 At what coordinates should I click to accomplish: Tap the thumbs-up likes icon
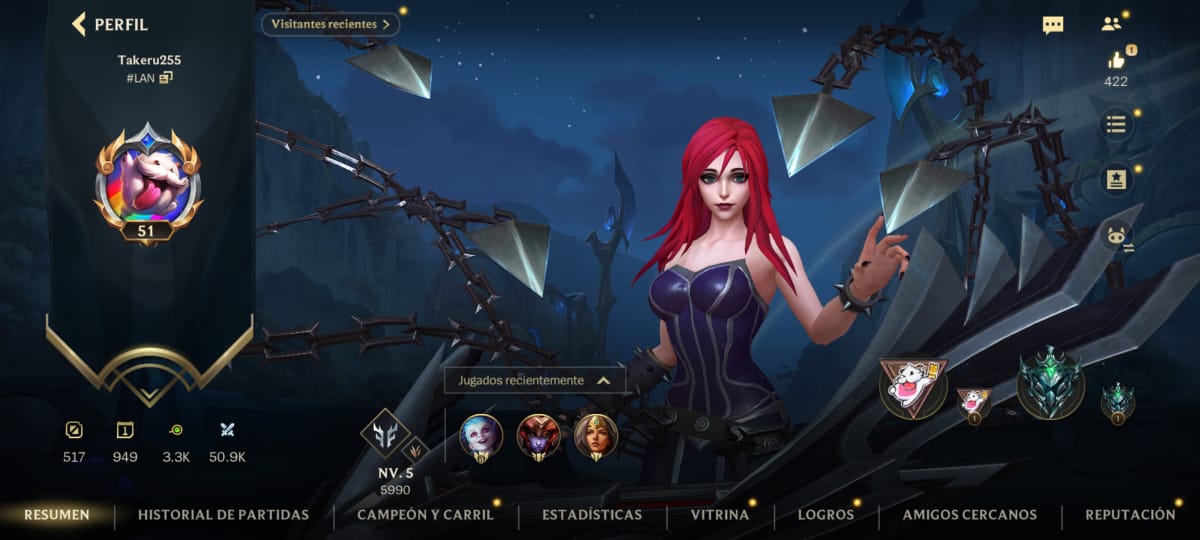pos(1116,60)
